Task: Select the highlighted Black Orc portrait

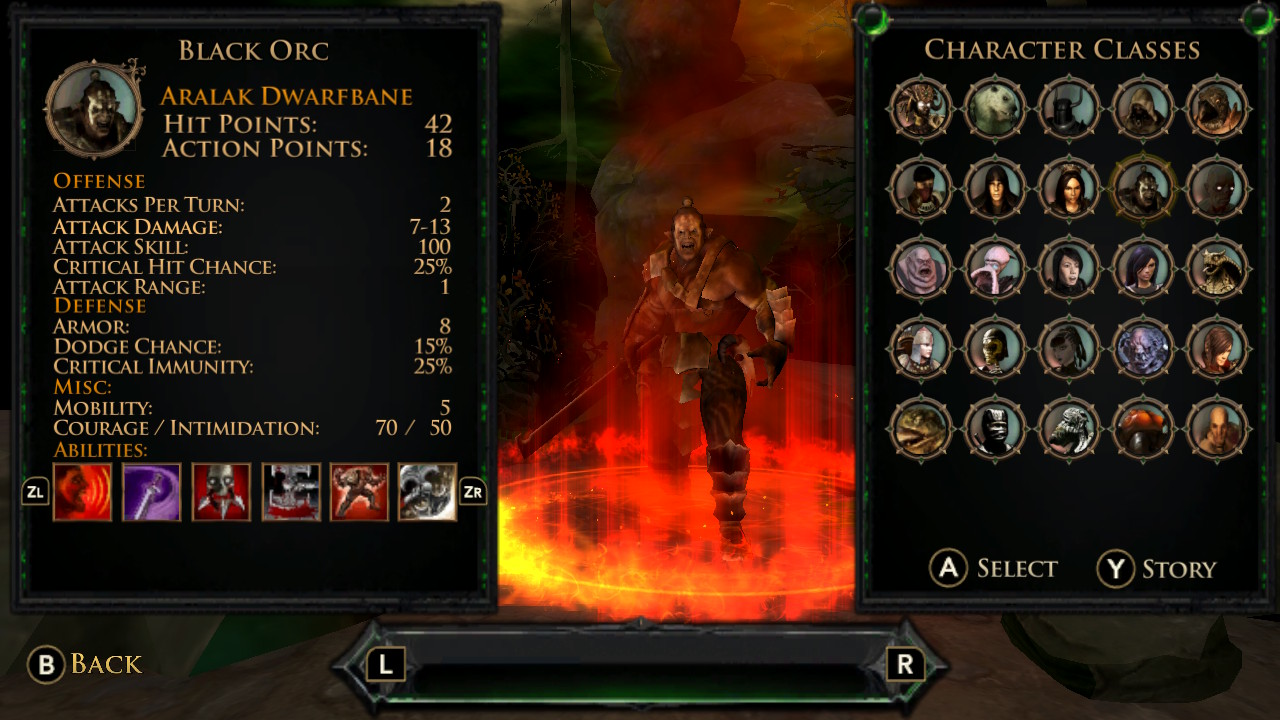Action: pyautogui.click(x=1143, y=188)
